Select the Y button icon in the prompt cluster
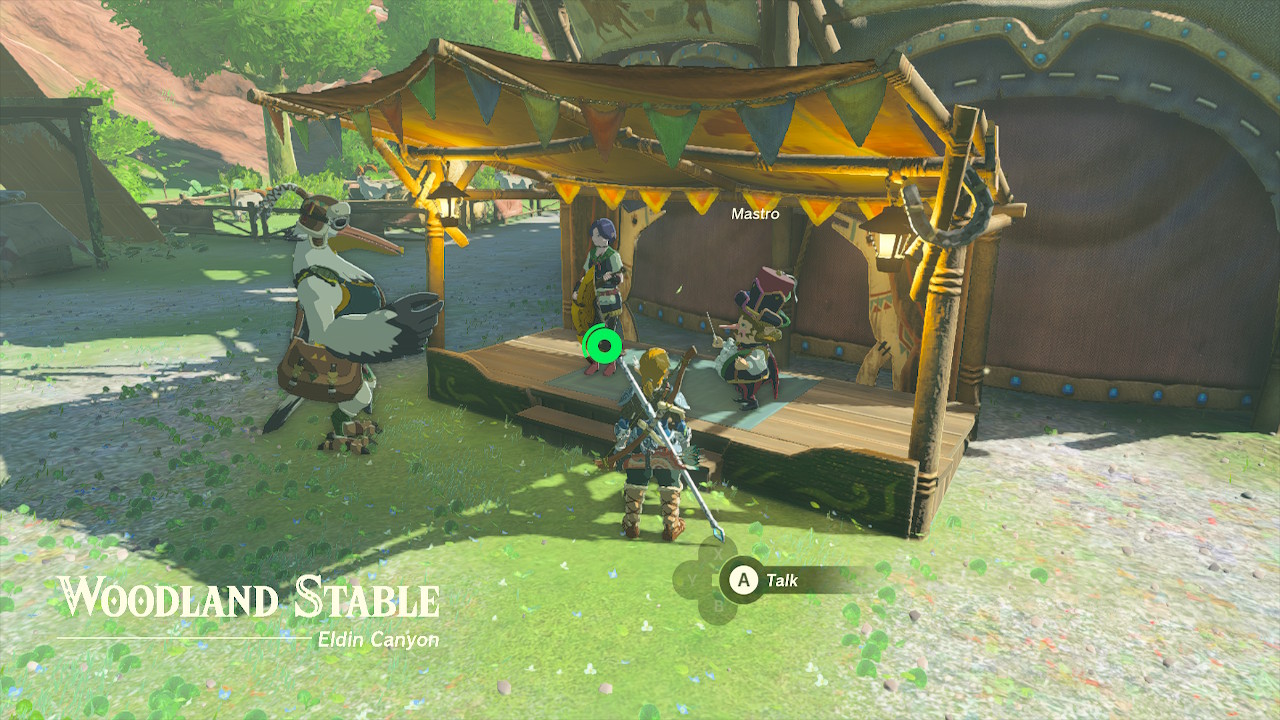This screenshot has width=1280, height=720. tap(692, 579)
